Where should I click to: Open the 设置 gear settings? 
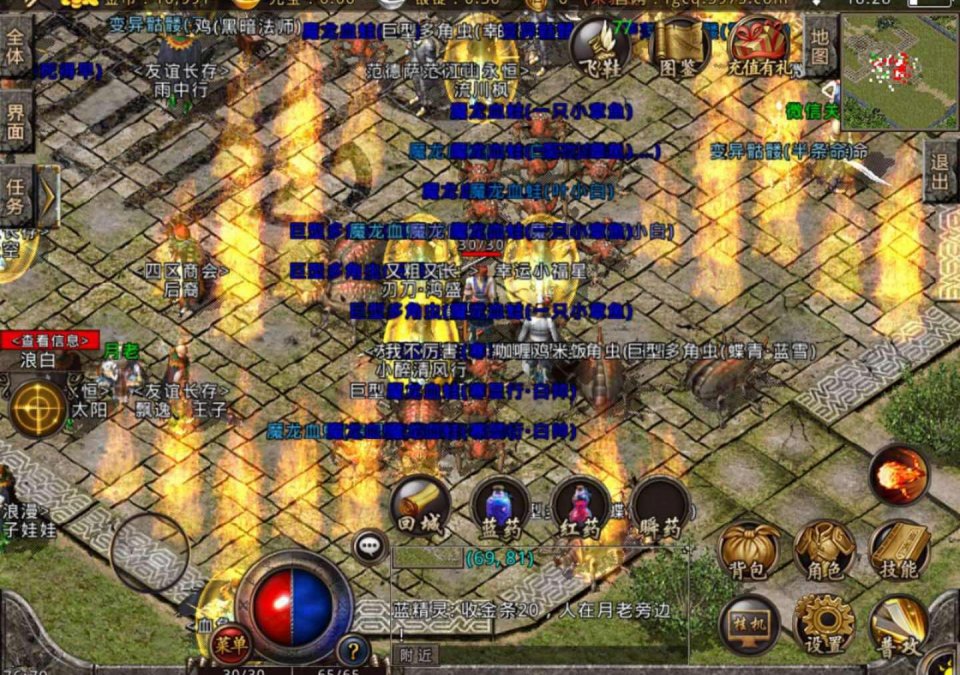(x=825, y=623)
